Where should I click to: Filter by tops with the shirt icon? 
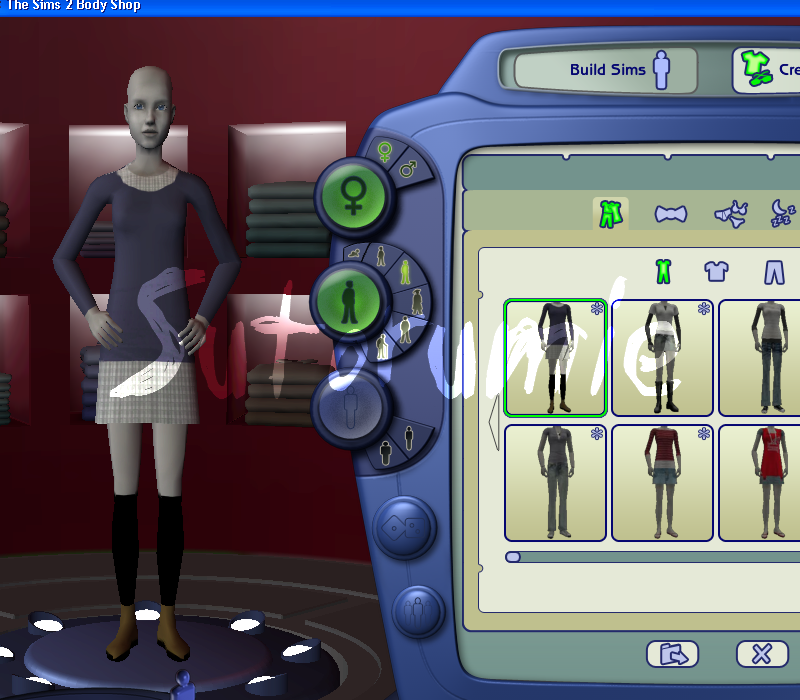(x=716, y=270)
